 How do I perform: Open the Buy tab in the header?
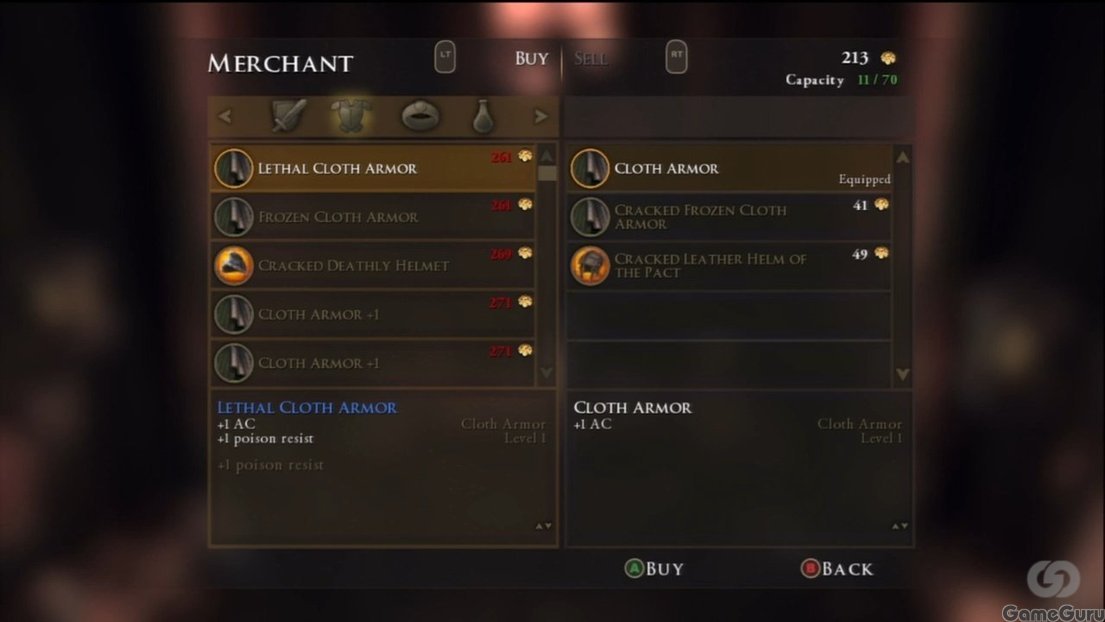coord(531,59)
